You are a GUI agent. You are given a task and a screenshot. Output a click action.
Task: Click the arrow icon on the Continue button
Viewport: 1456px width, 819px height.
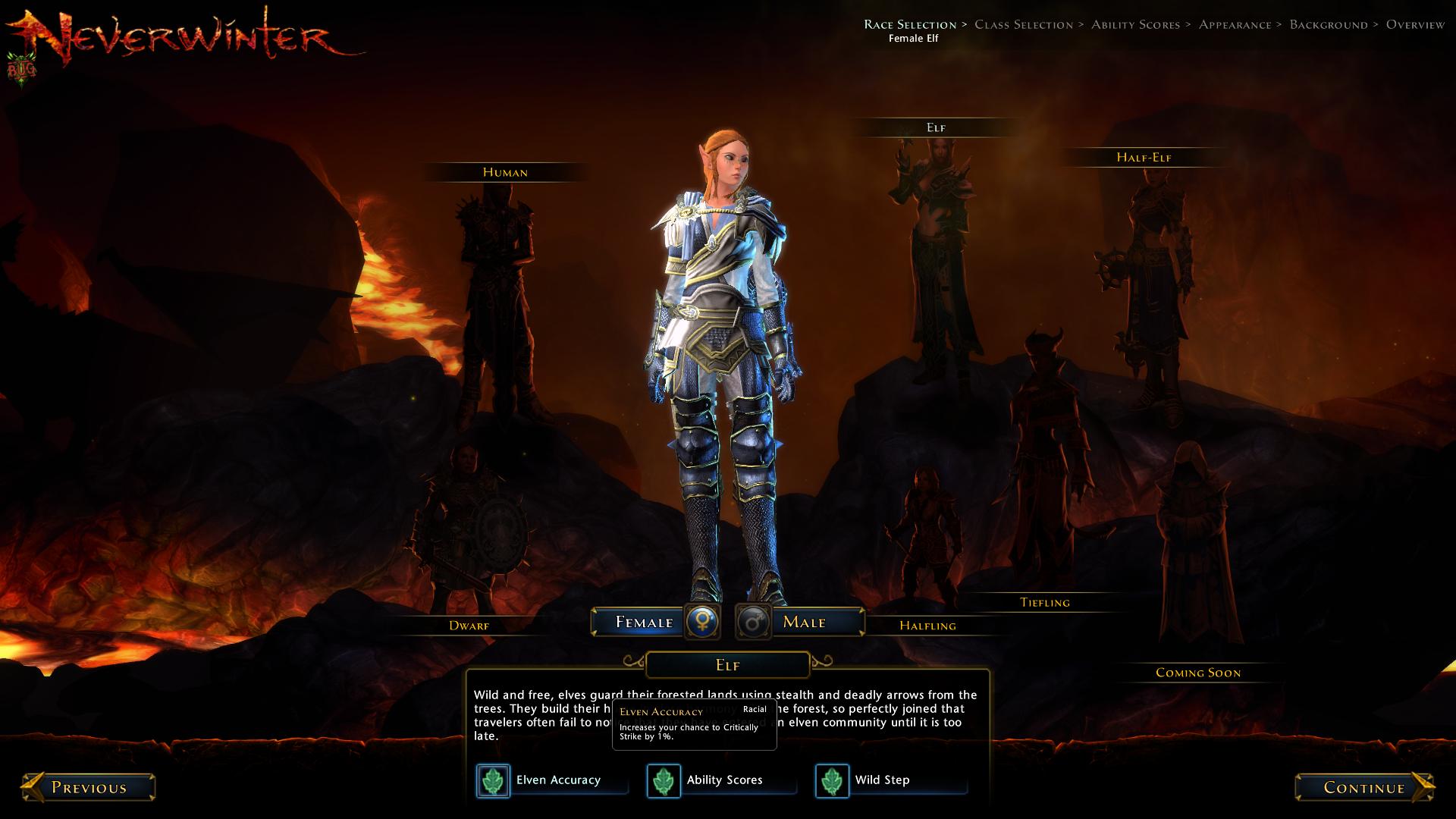click(1422, 787)
